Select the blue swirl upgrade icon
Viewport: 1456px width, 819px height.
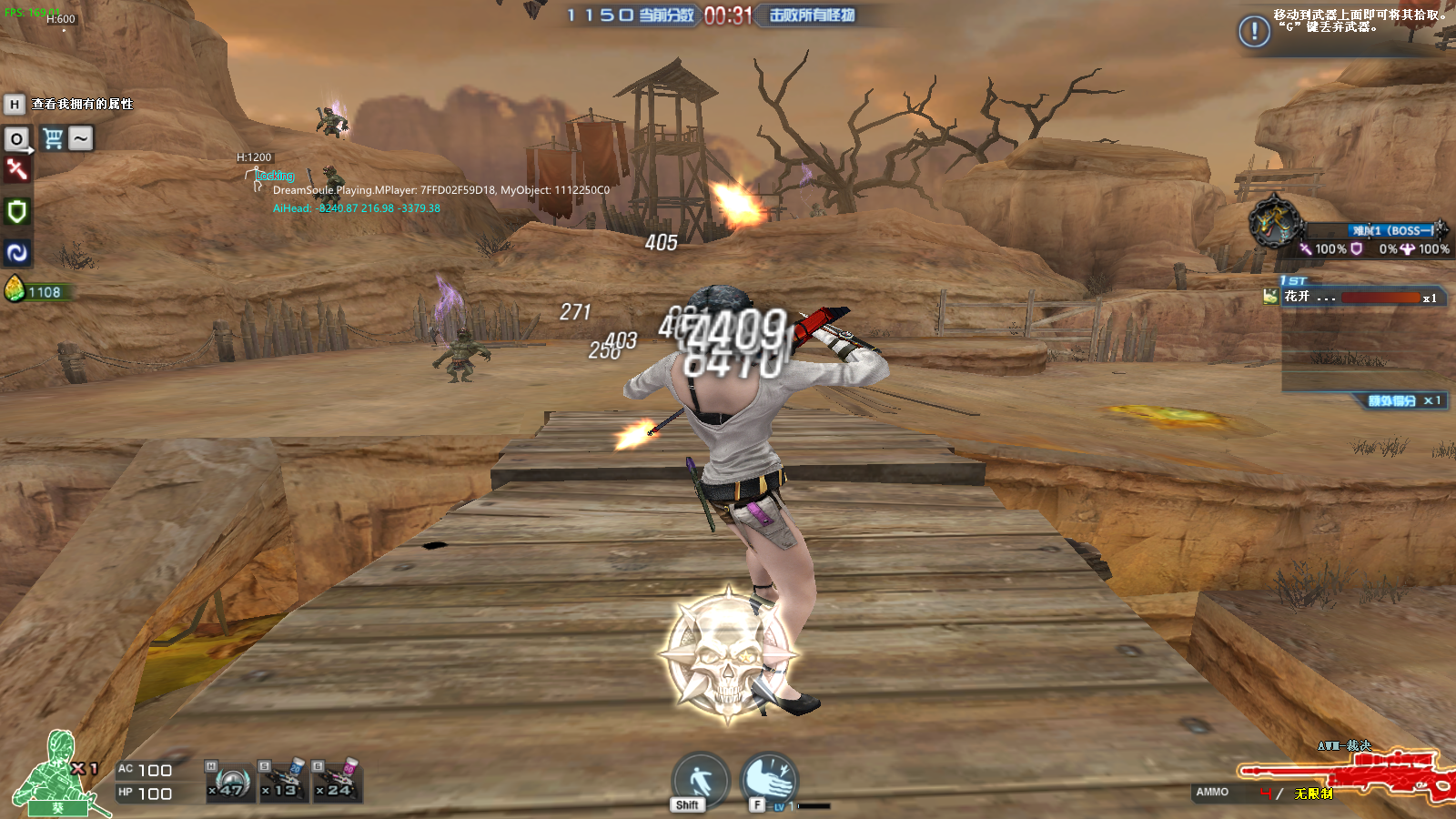pos(16,253)
